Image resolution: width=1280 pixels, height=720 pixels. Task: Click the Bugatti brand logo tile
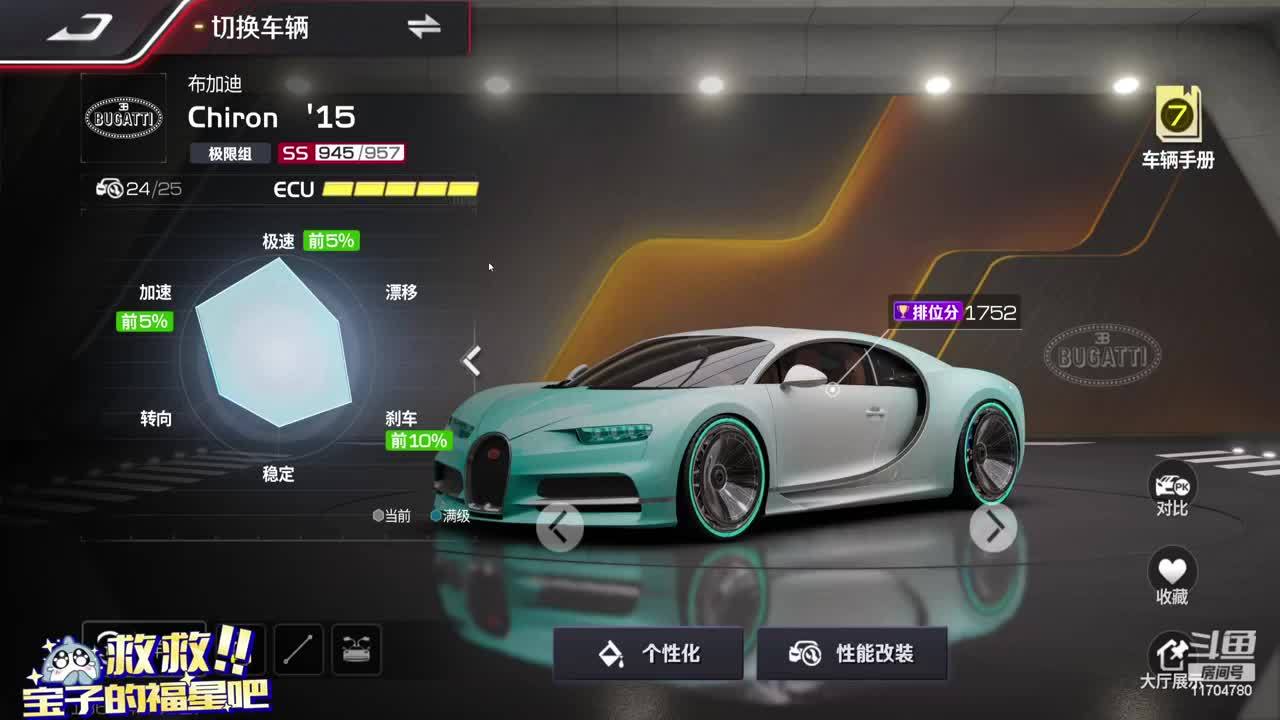(123, 118)
